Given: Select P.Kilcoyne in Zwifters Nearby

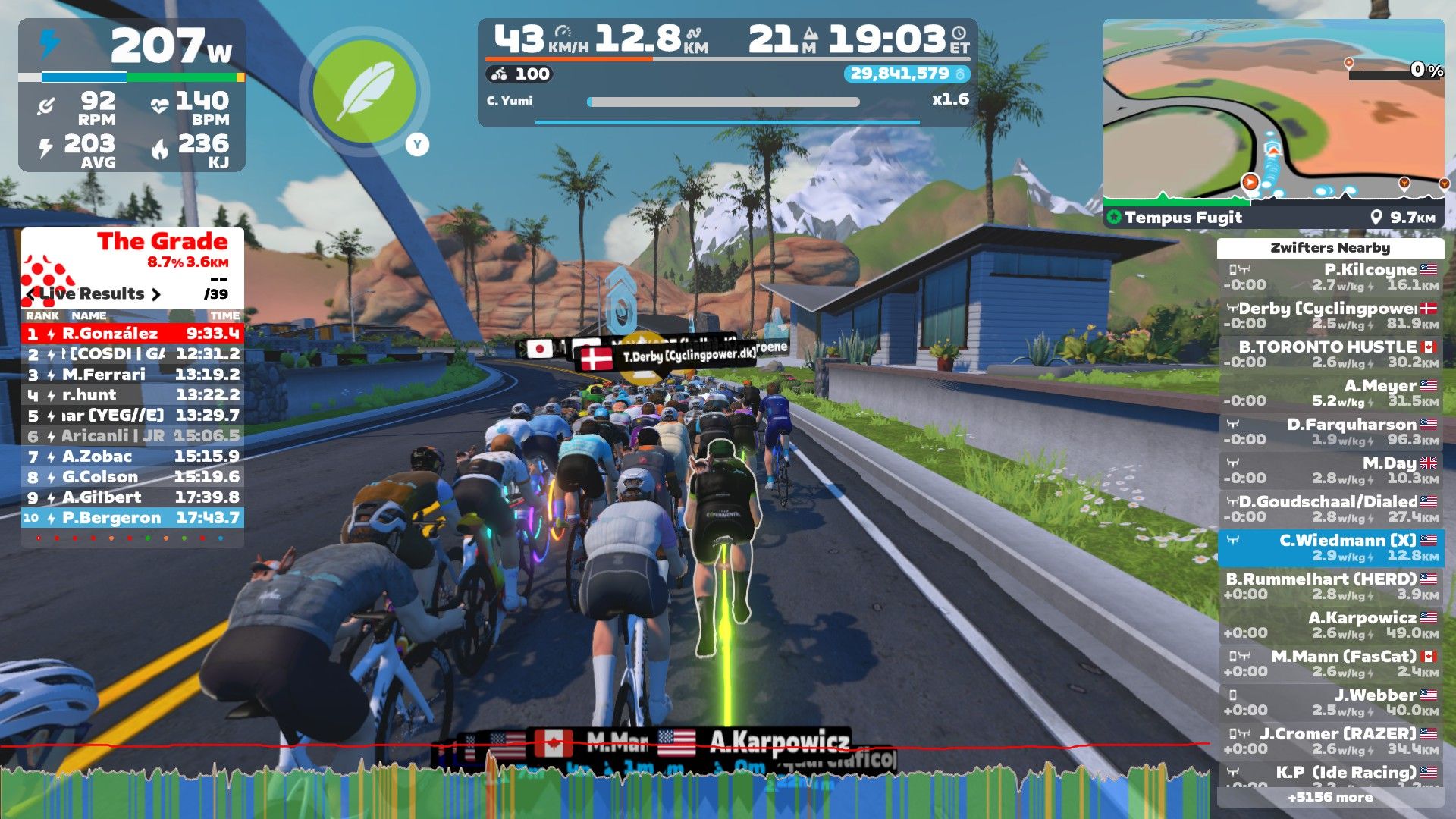Looking at the screenshot, I should tap(1330, 278).
